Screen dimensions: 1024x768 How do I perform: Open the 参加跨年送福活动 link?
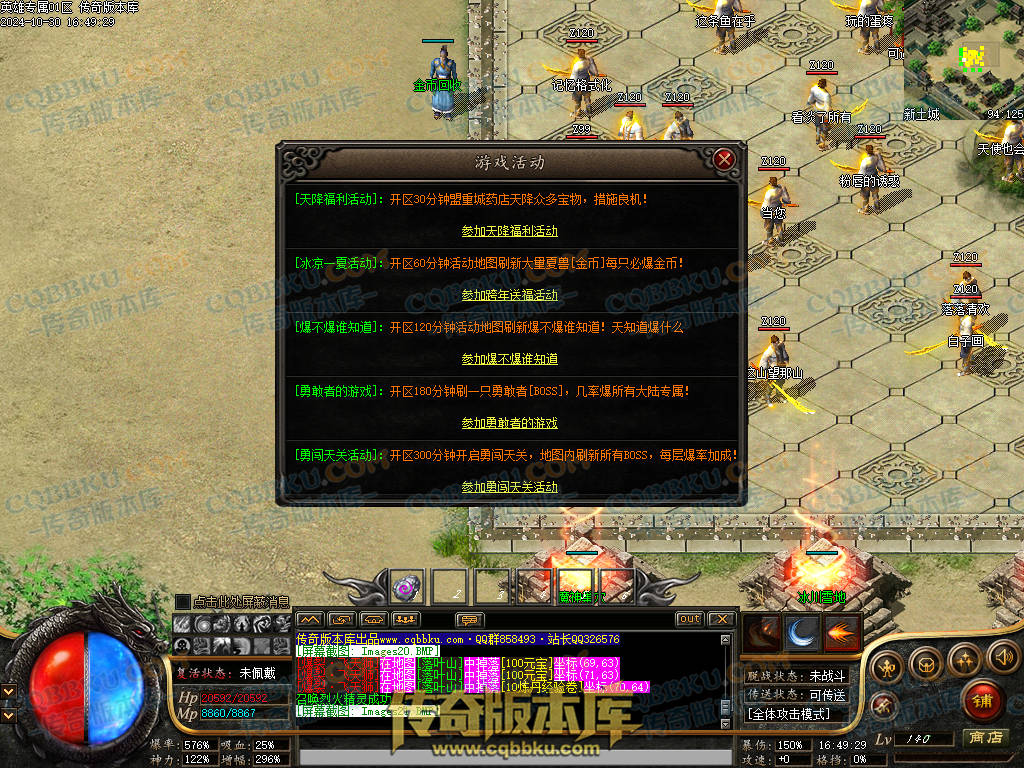tap(509, 295)
